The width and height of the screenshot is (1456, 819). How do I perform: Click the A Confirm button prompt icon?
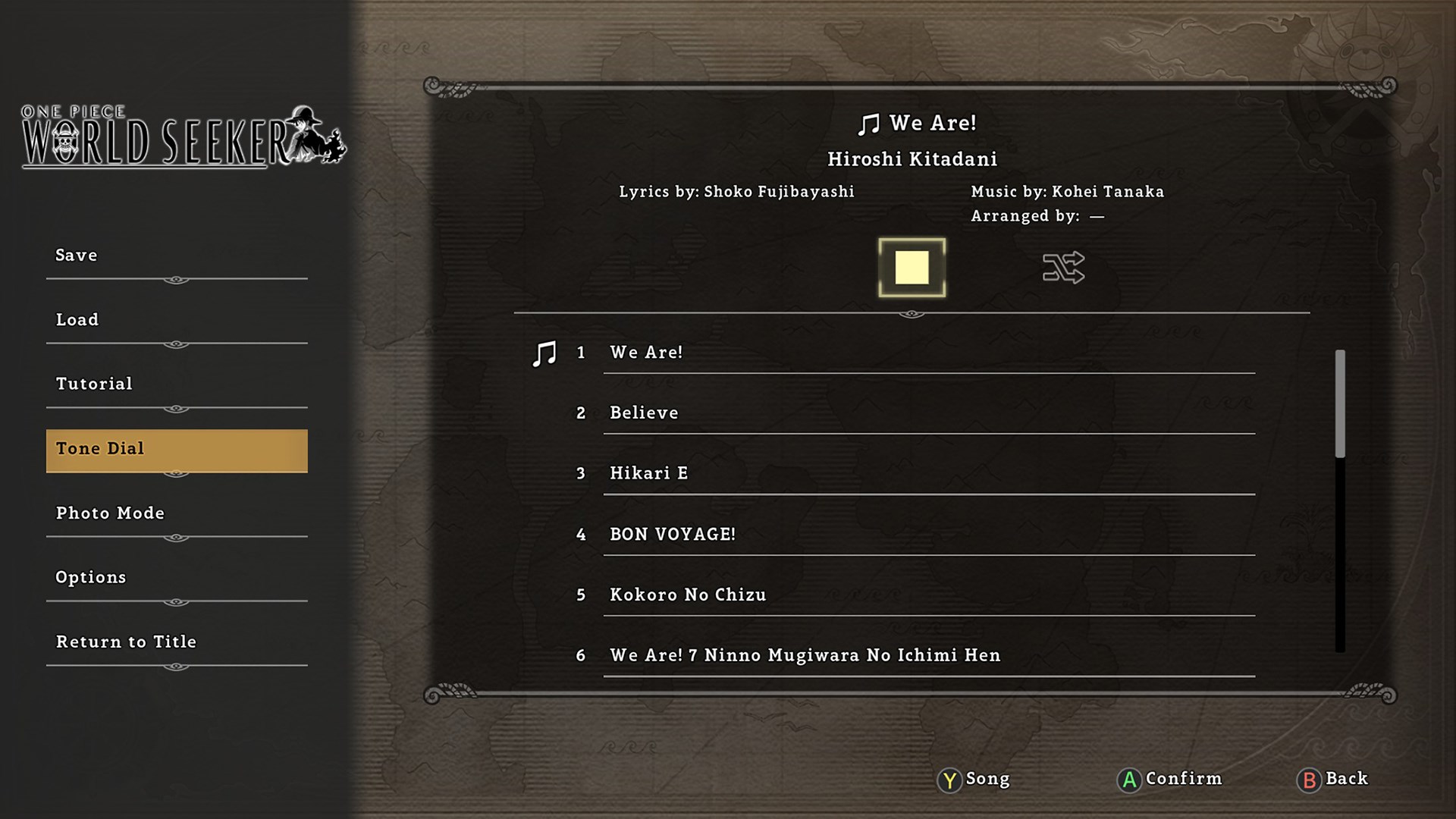tap(1128, 780)
